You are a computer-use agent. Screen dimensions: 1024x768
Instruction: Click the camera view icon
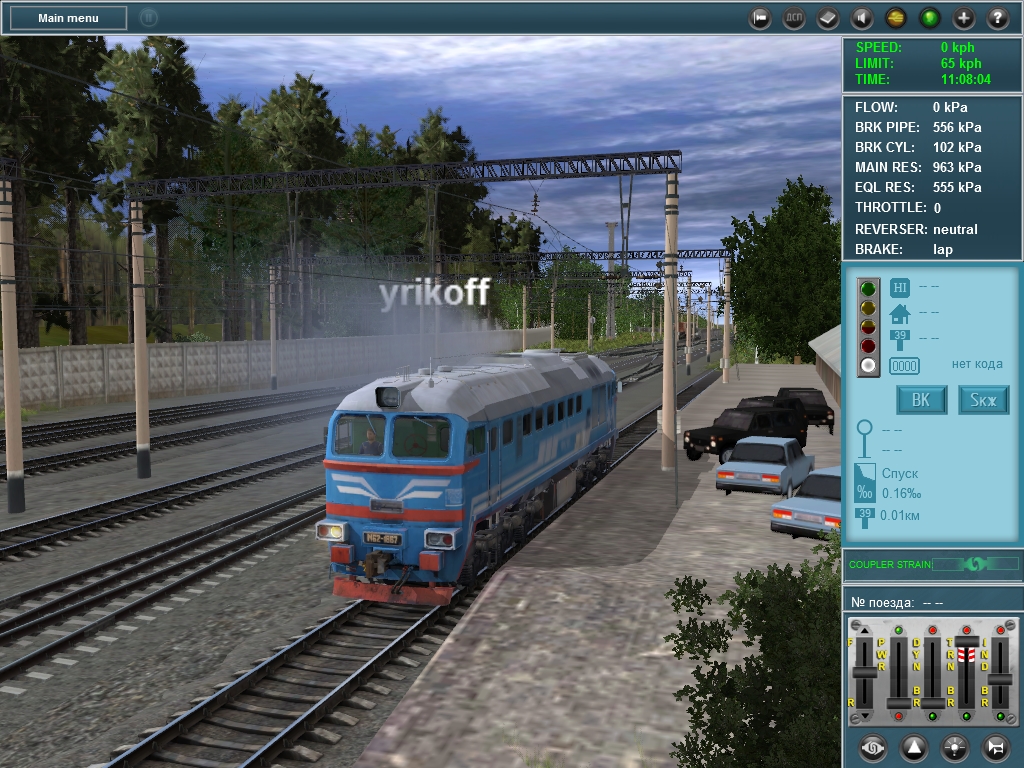click(761, 18)
